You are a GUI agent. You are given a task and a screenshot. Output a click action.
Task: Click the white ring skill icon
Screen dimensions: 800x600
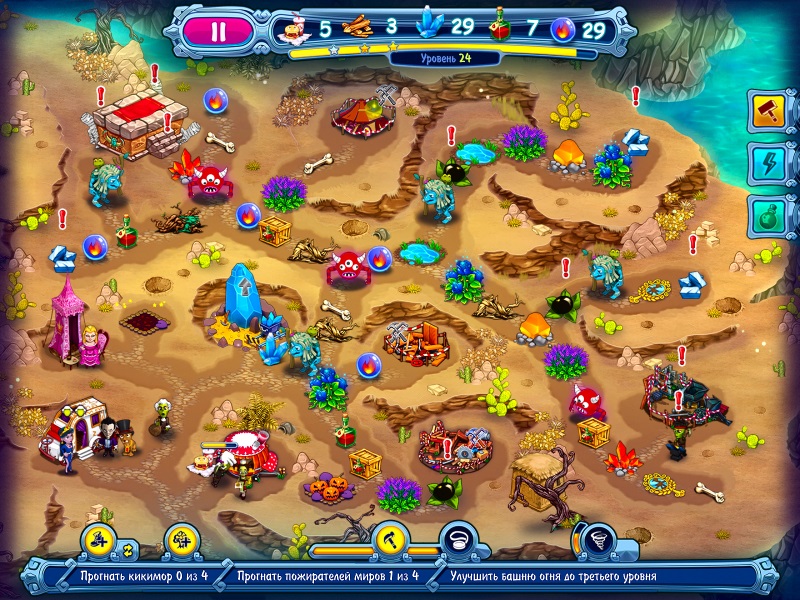point(458,541)
